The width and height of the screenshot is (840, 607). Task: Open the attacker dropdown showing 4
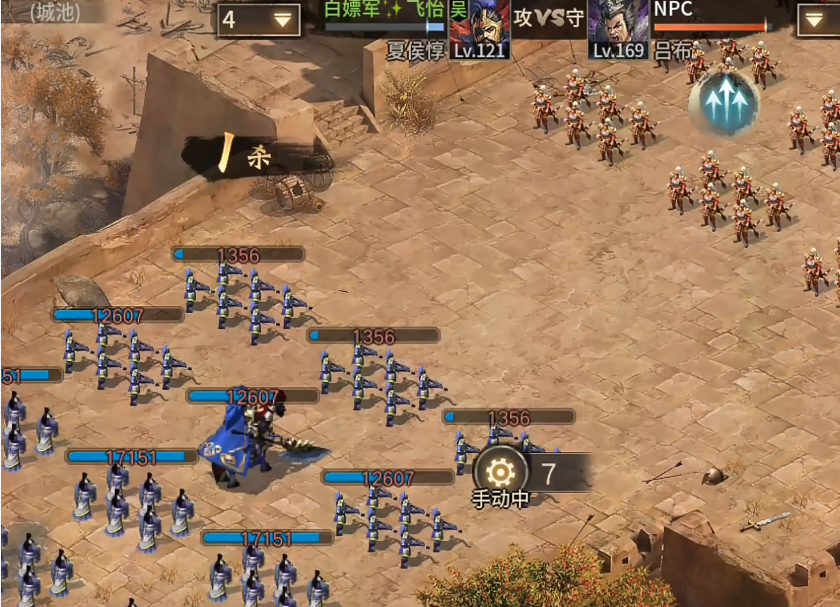click(258, 20)
